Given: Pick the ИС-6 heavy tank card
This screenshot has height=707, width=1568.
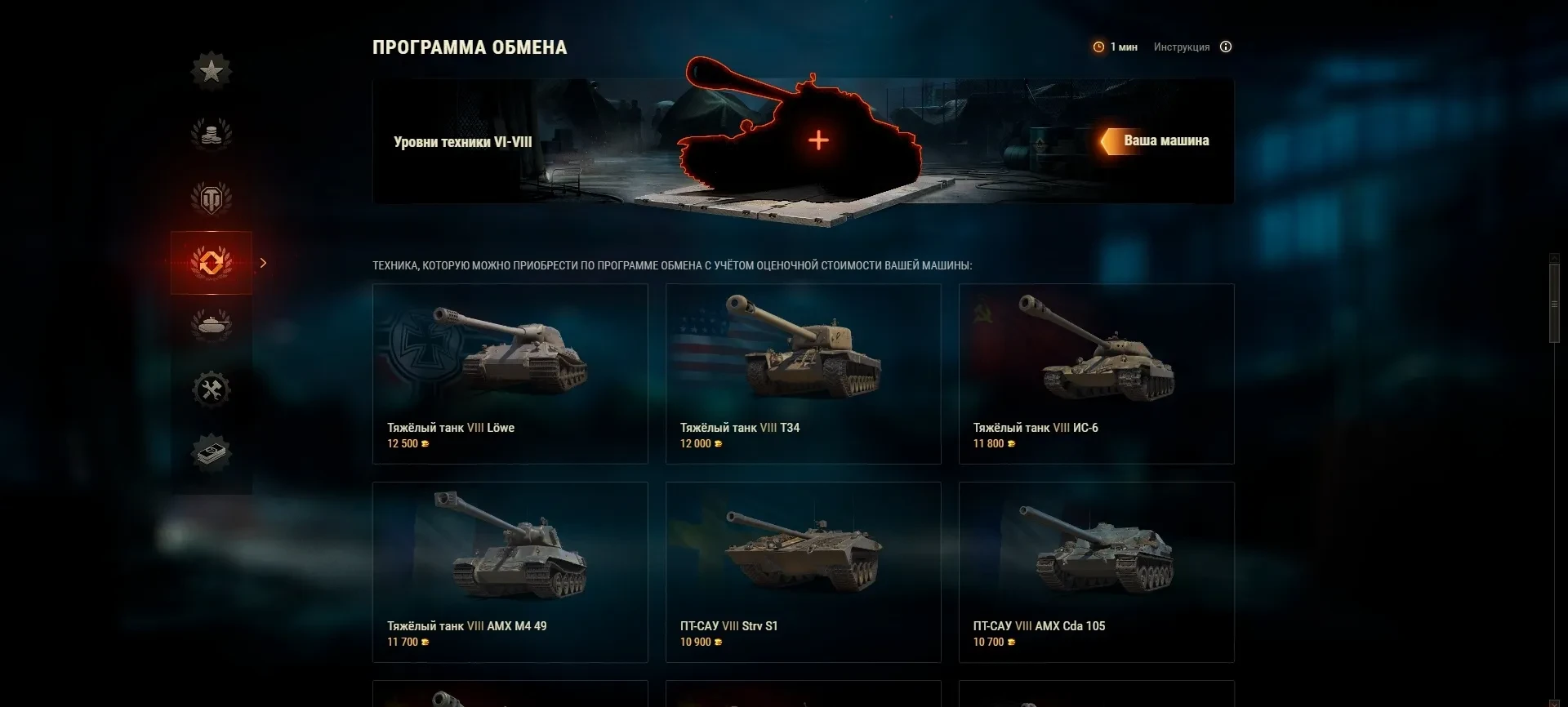Looking at the screenshot, I should click(x=1096, y=374).
